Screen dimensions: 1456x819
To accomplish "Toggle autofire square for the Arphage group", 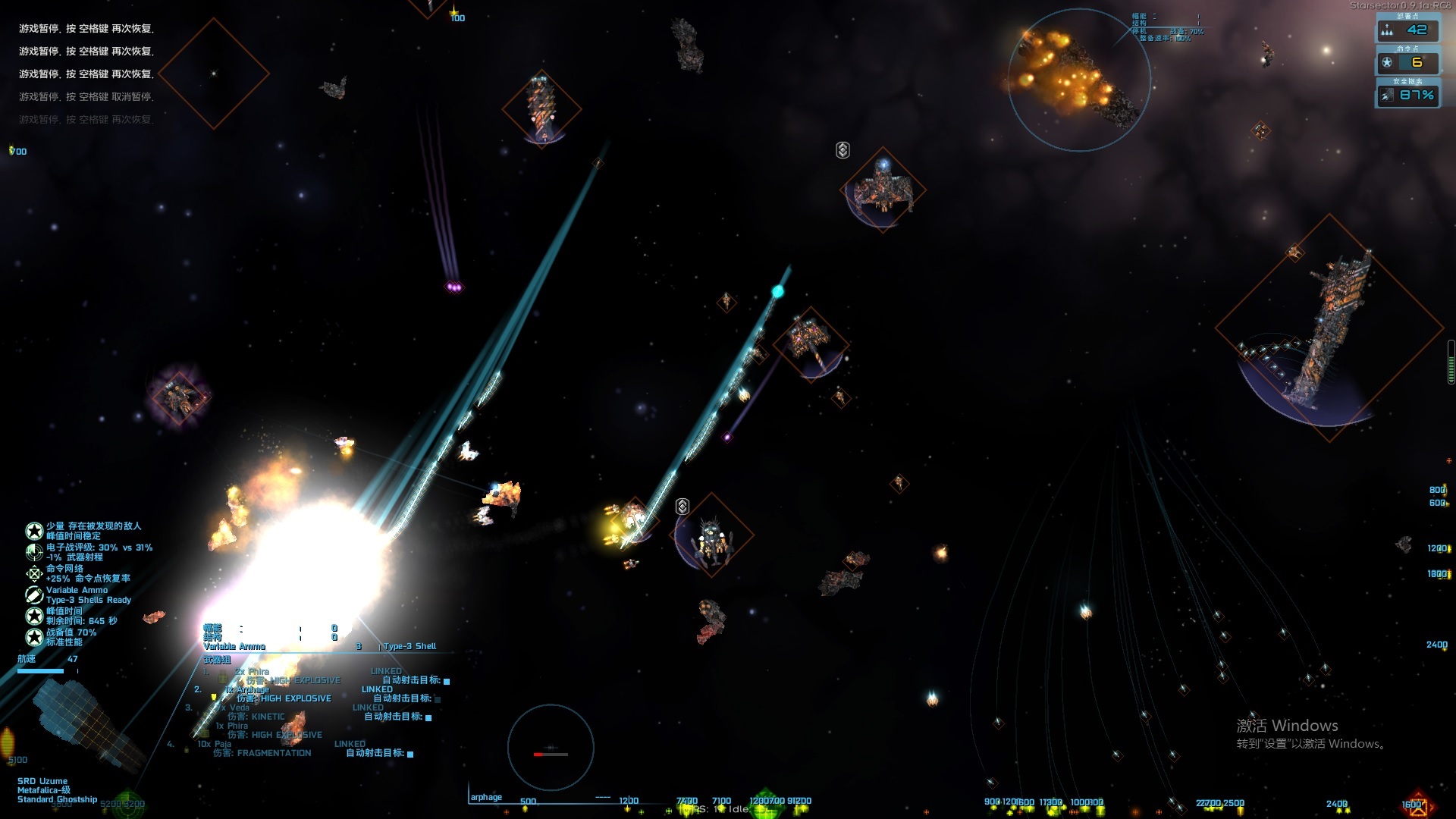I will click(438, 699).
